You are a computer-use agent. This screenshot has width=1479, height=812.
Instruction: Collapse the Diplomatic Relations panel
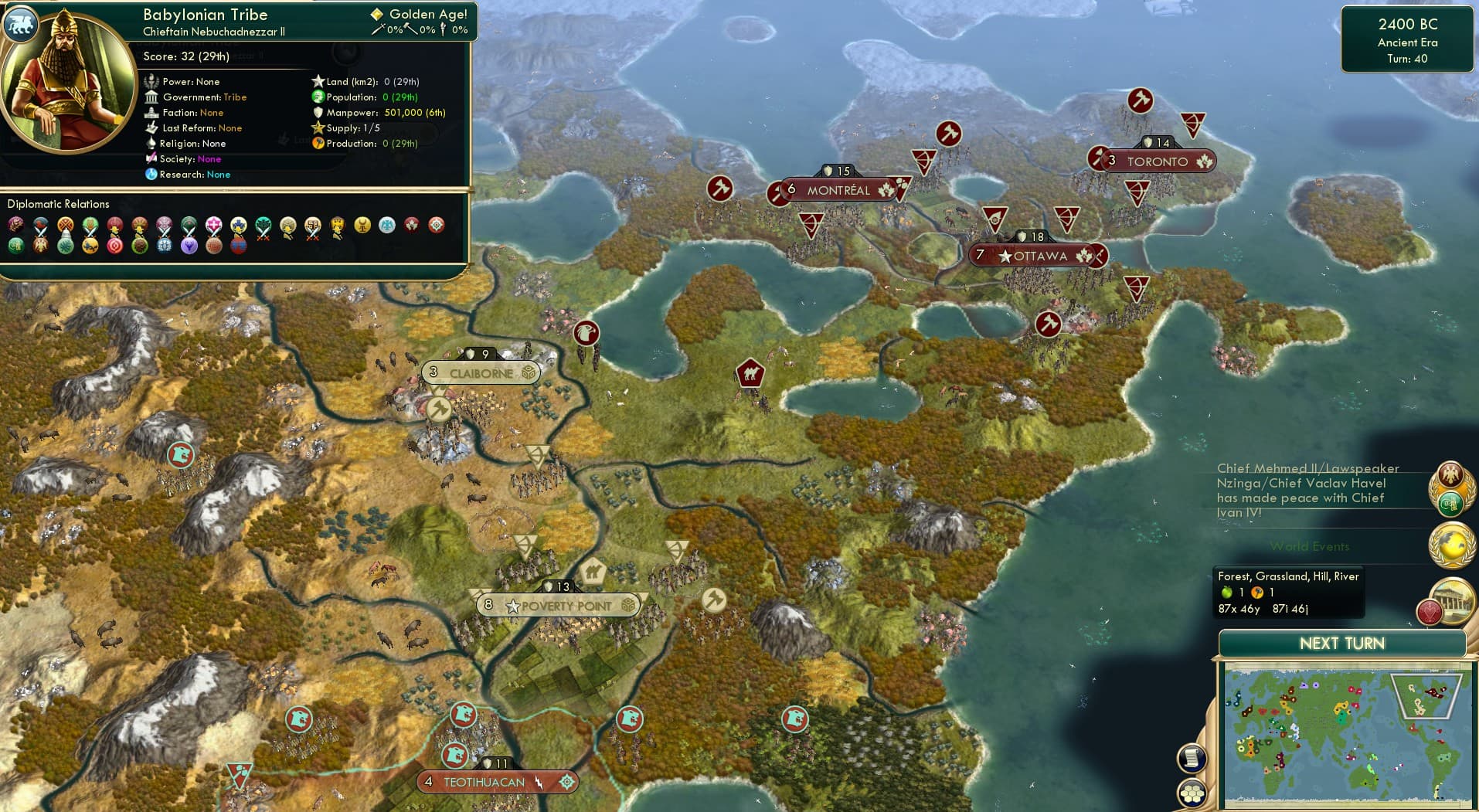tap(59, 204)
